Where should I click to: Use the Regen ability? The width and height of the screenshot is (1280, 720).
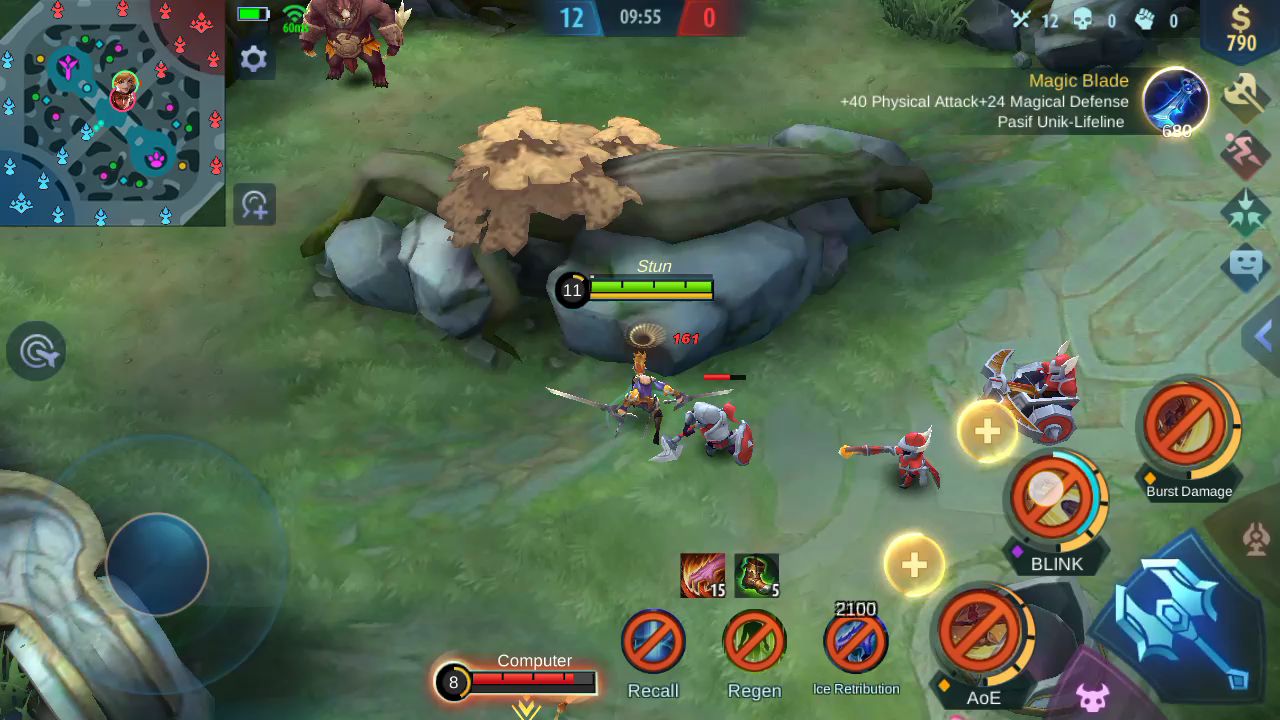click(754, 641)
